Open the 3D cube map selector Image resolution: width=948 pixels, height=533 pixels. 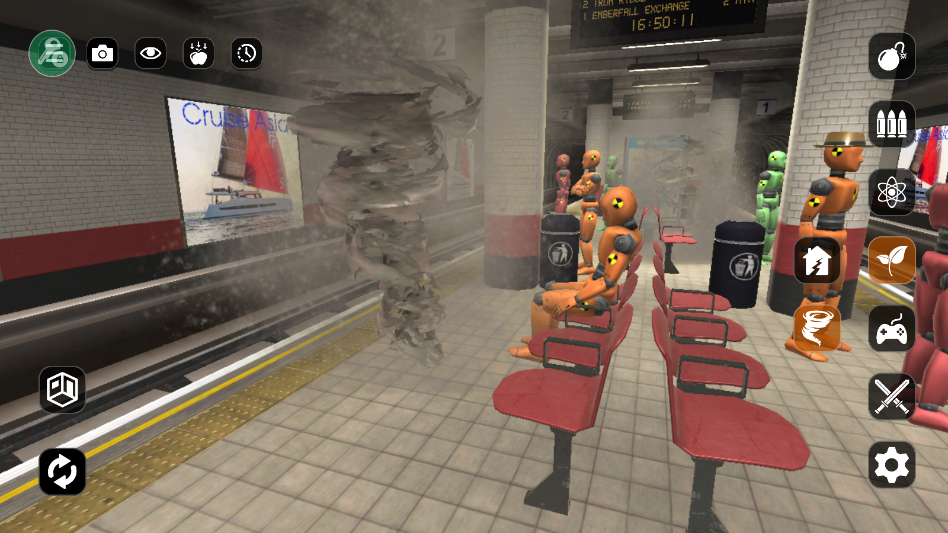tap(62, 389)
